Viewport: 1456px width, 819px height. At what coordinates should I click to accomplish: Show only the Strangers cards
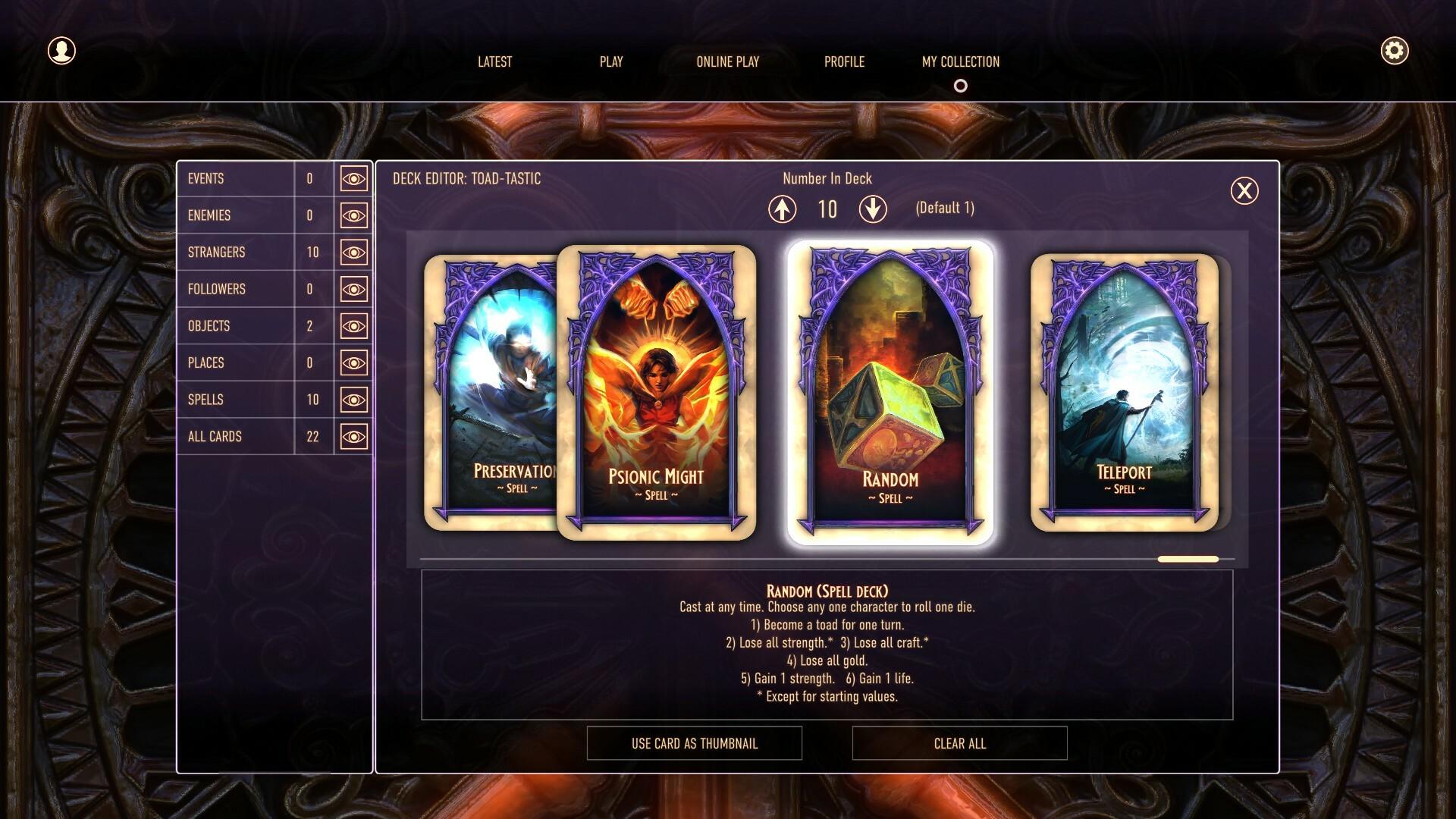[353, 252]
